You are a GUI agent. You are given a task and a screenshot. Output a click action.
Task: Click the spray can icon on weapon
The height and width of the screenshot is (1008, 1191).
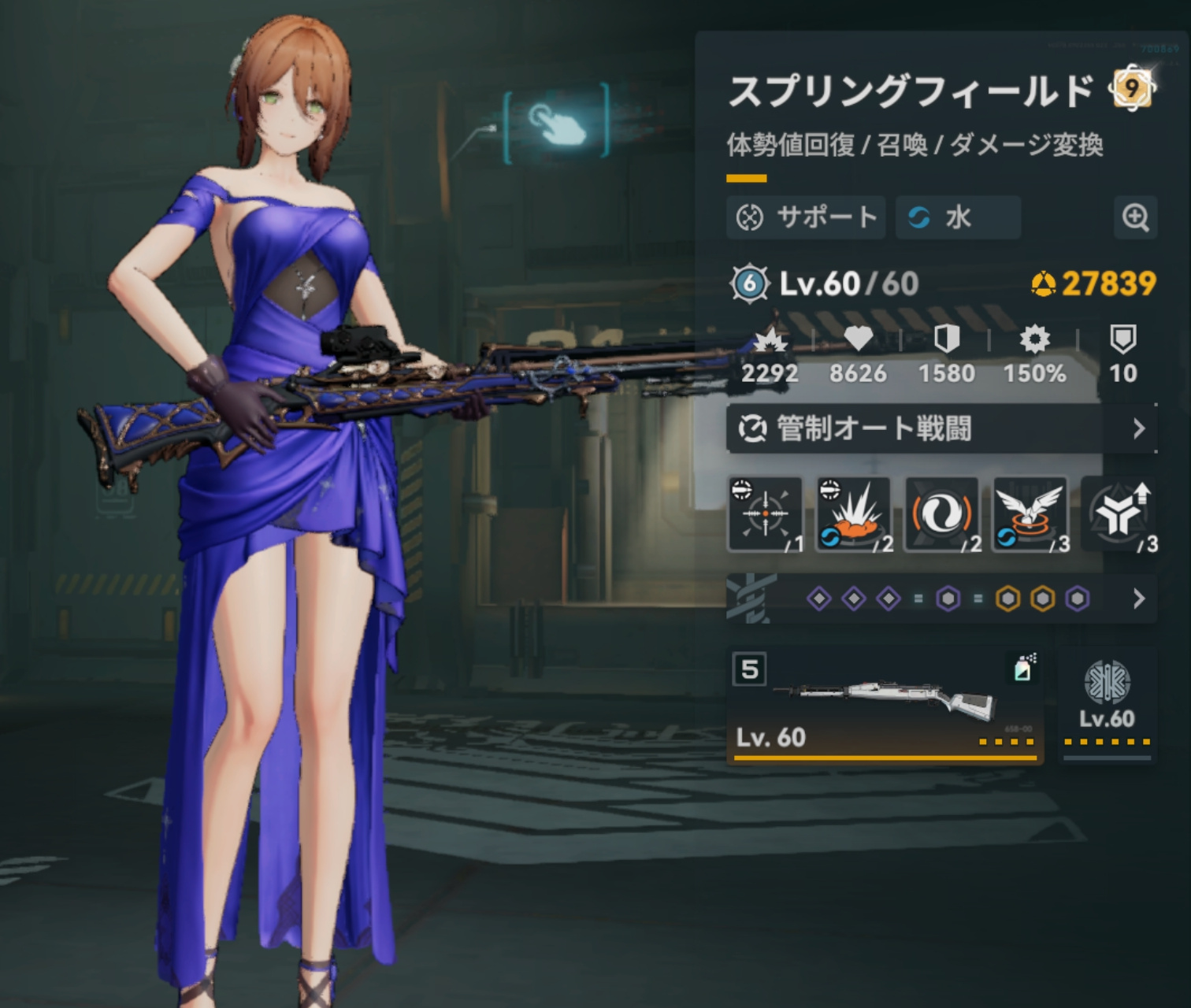(x=1023, y=668)
